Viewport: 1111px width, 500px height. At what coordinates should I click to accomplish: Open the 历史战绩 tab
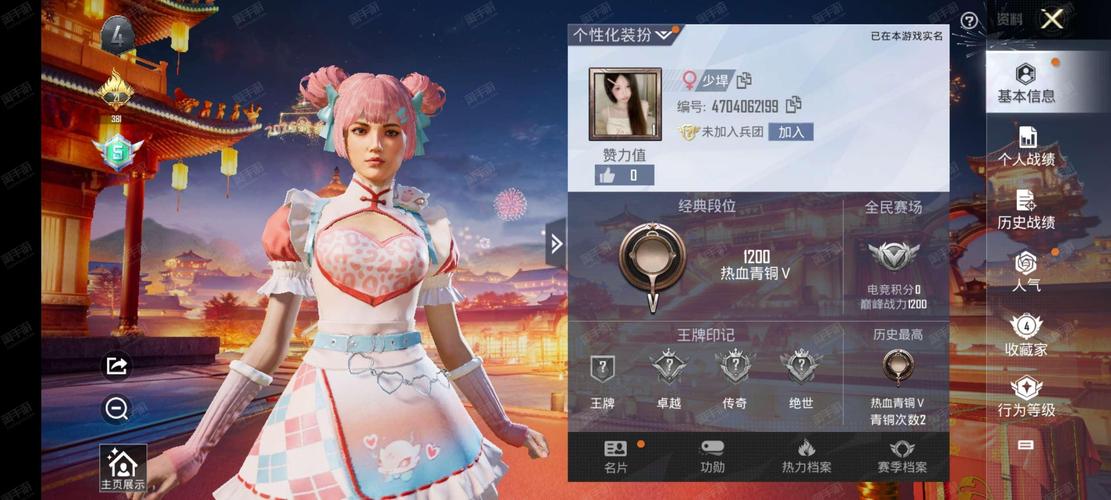click(x=1026, y=210)
